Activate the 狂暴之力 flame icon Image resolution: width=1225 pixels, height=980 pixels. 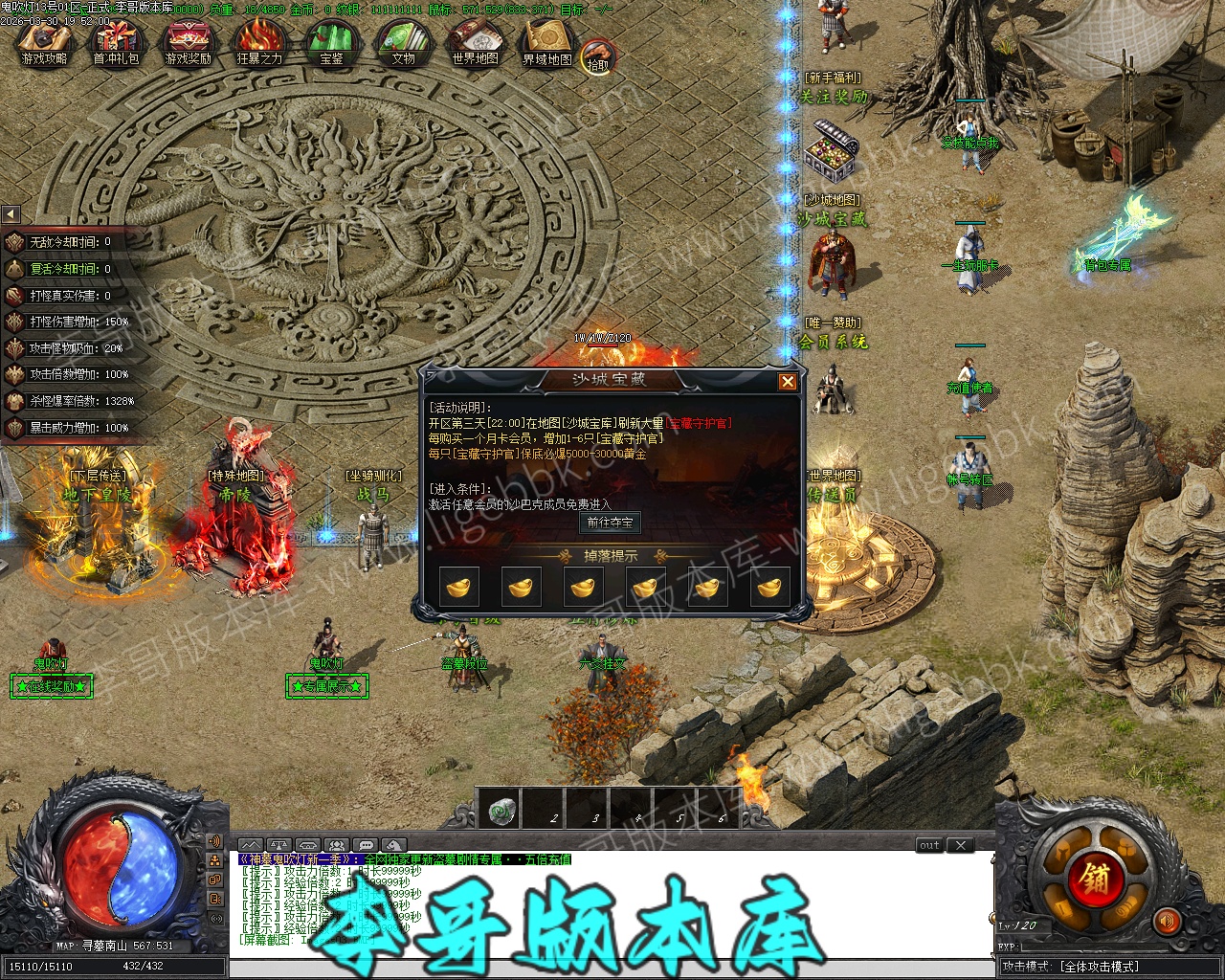coord(259,42)
